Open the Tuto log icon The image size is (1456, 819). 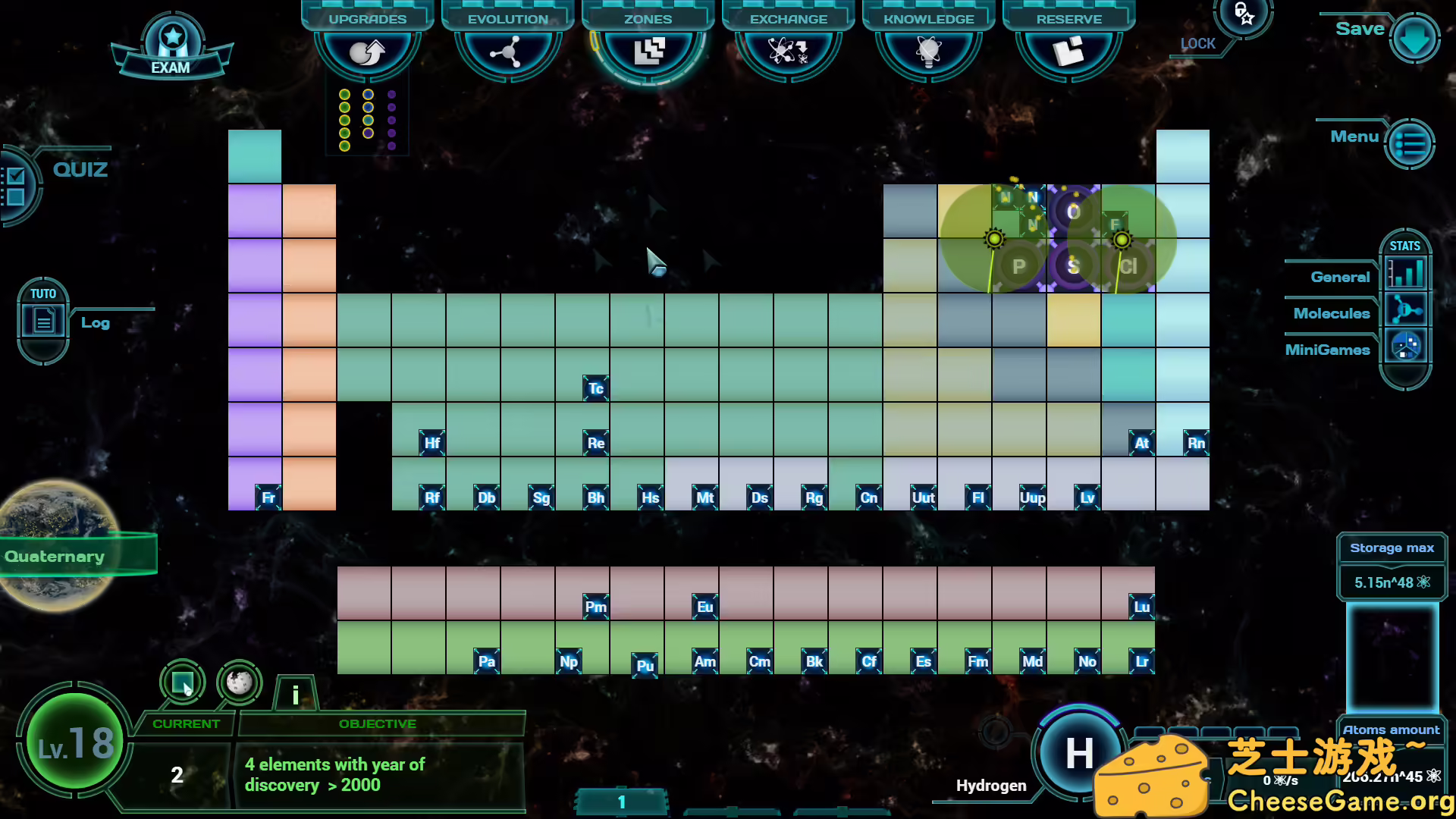(x=43, y=318)
